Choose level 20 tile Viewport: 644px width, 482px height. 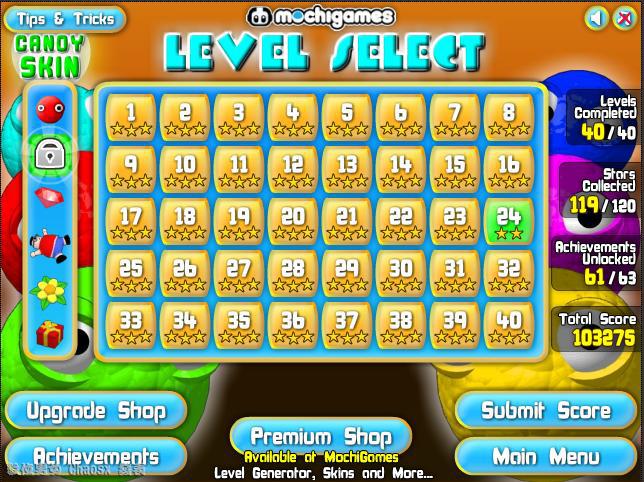click(x=293, y=221)
